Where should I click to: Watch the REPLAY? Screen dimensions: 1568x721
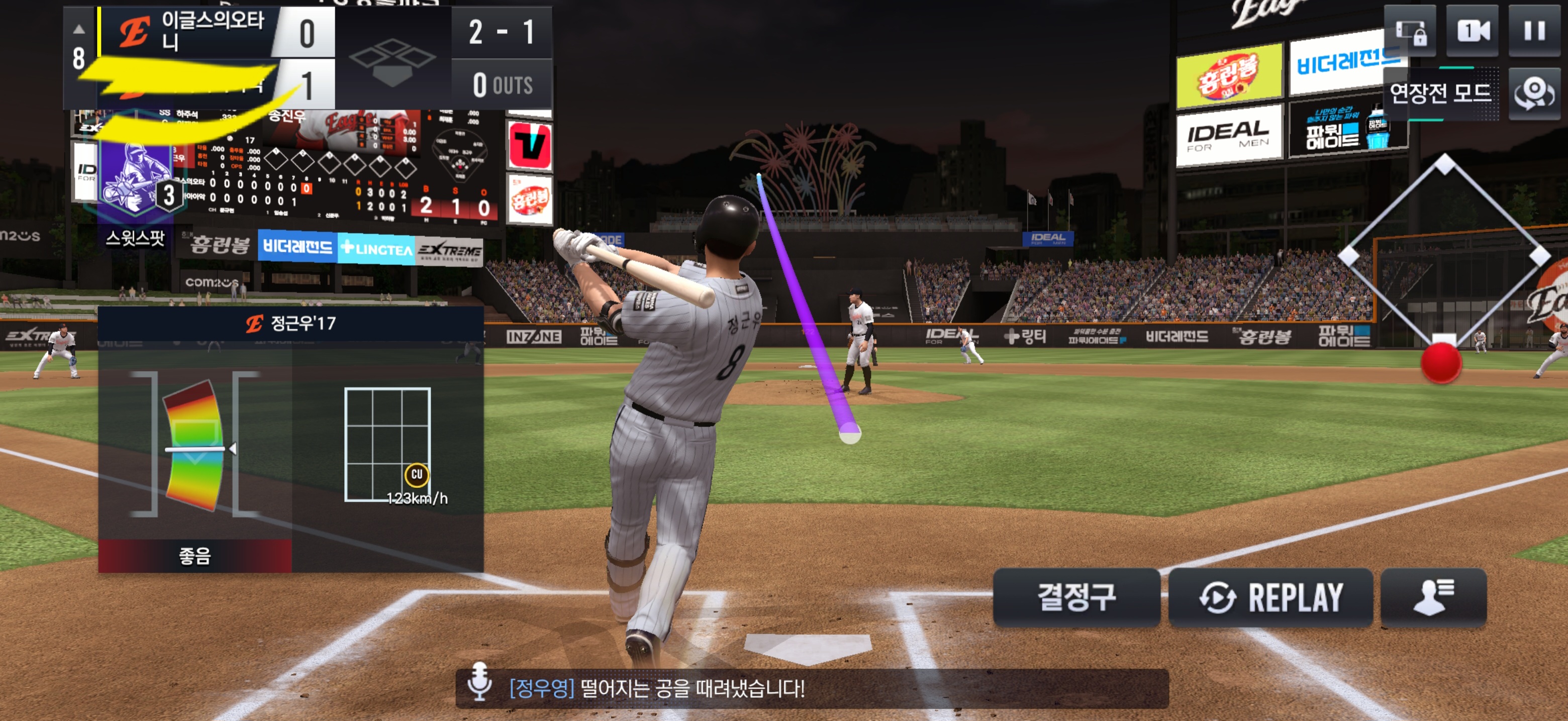click(x=1270, y=597)
